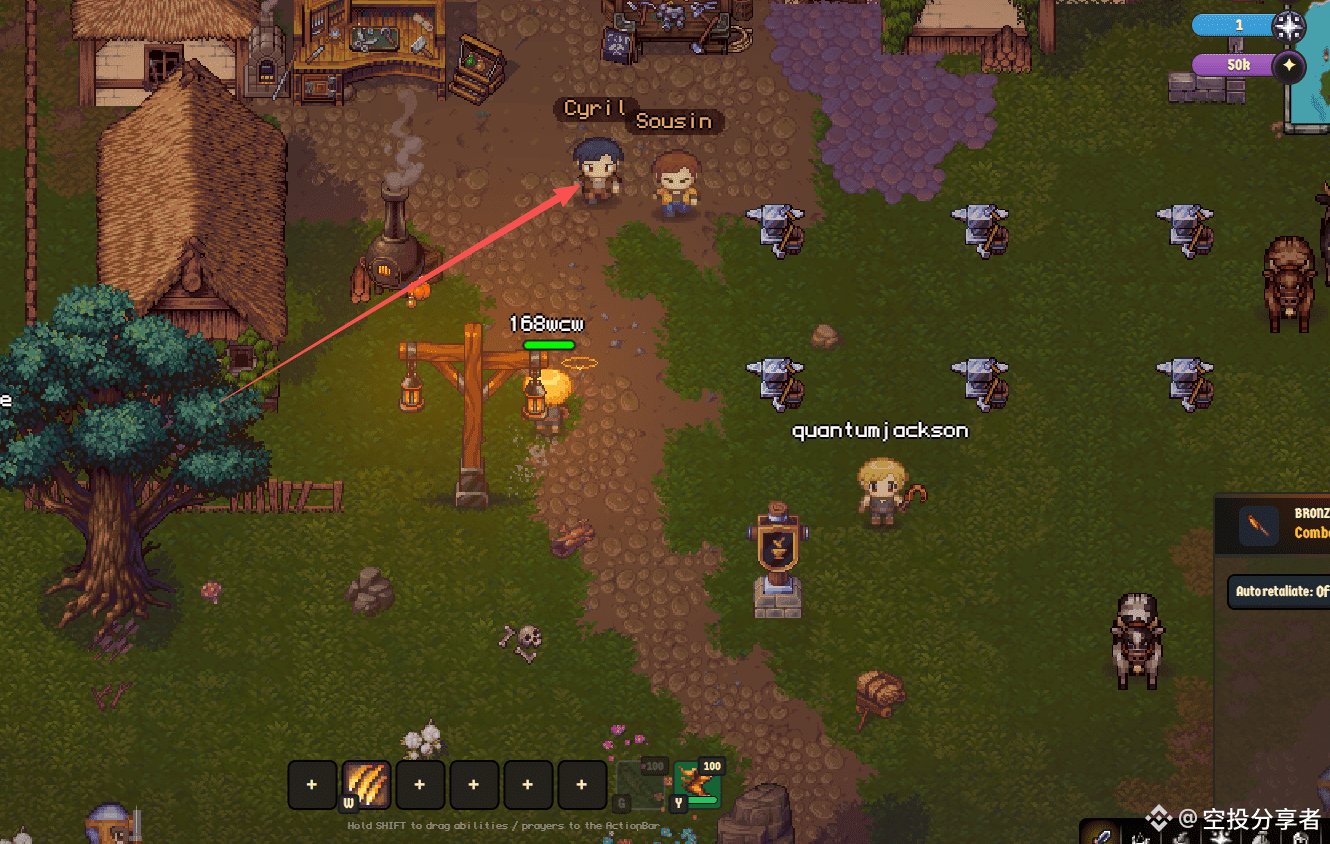Select the faded G quick slot
Viewport: 1330px width, 844px height.
(639, 784)
